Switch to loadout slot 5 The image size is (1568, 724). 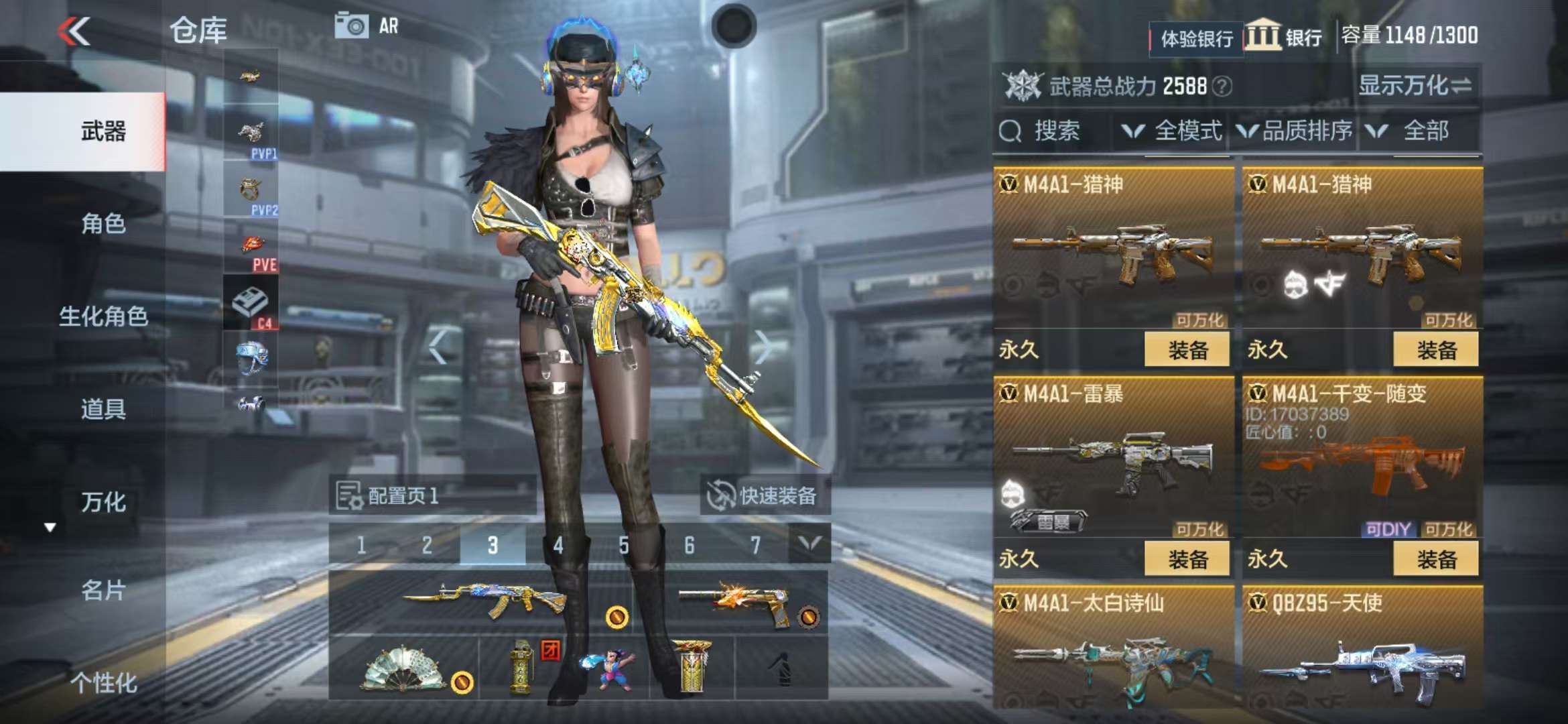[x=624, y=545]
